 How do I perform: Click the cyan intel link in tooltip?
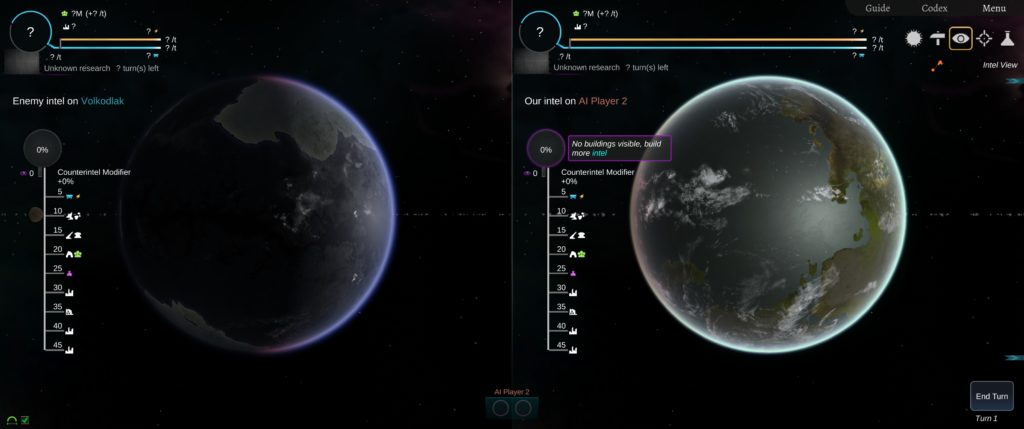[599, 153]
